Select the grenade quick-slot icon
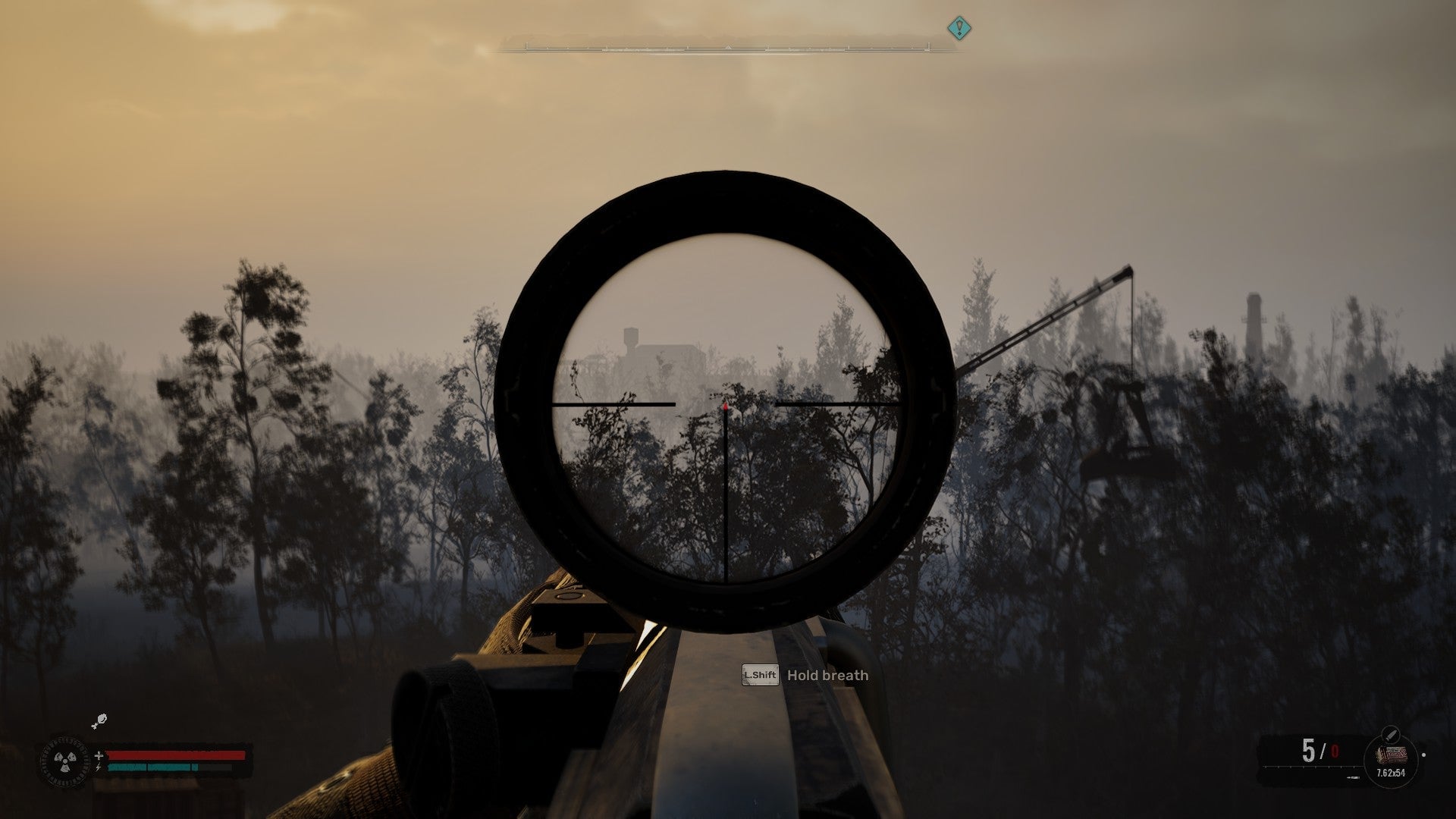1456x819 pixels. (101, 720)
